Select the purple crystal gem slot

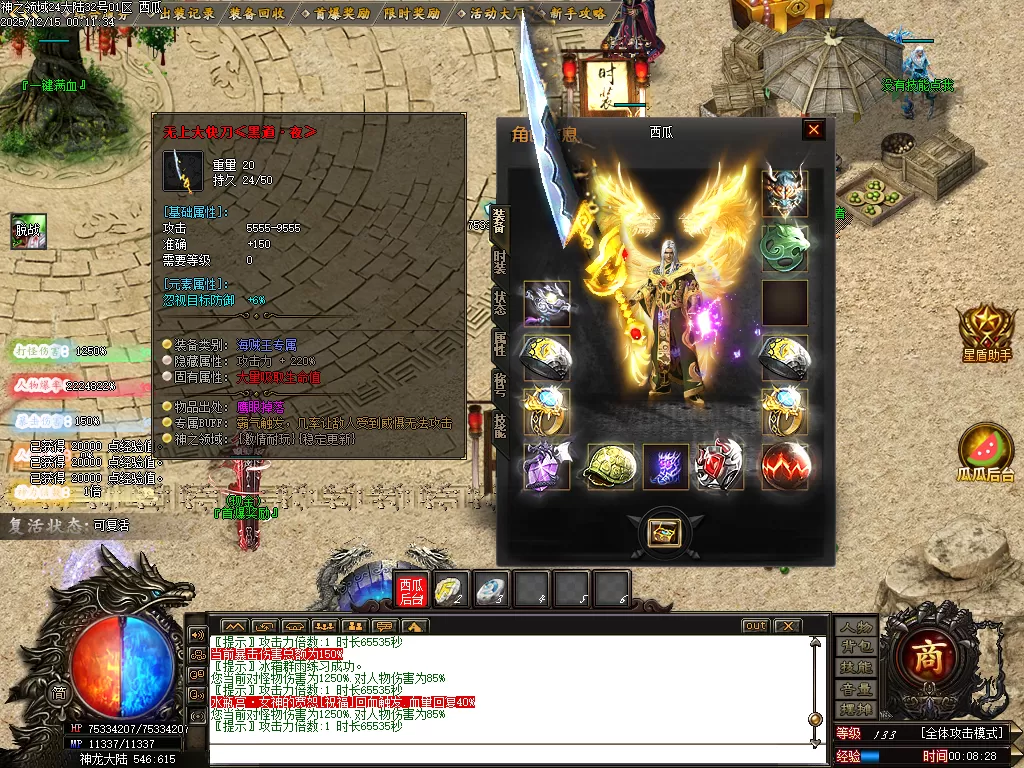tap(546, 466)
